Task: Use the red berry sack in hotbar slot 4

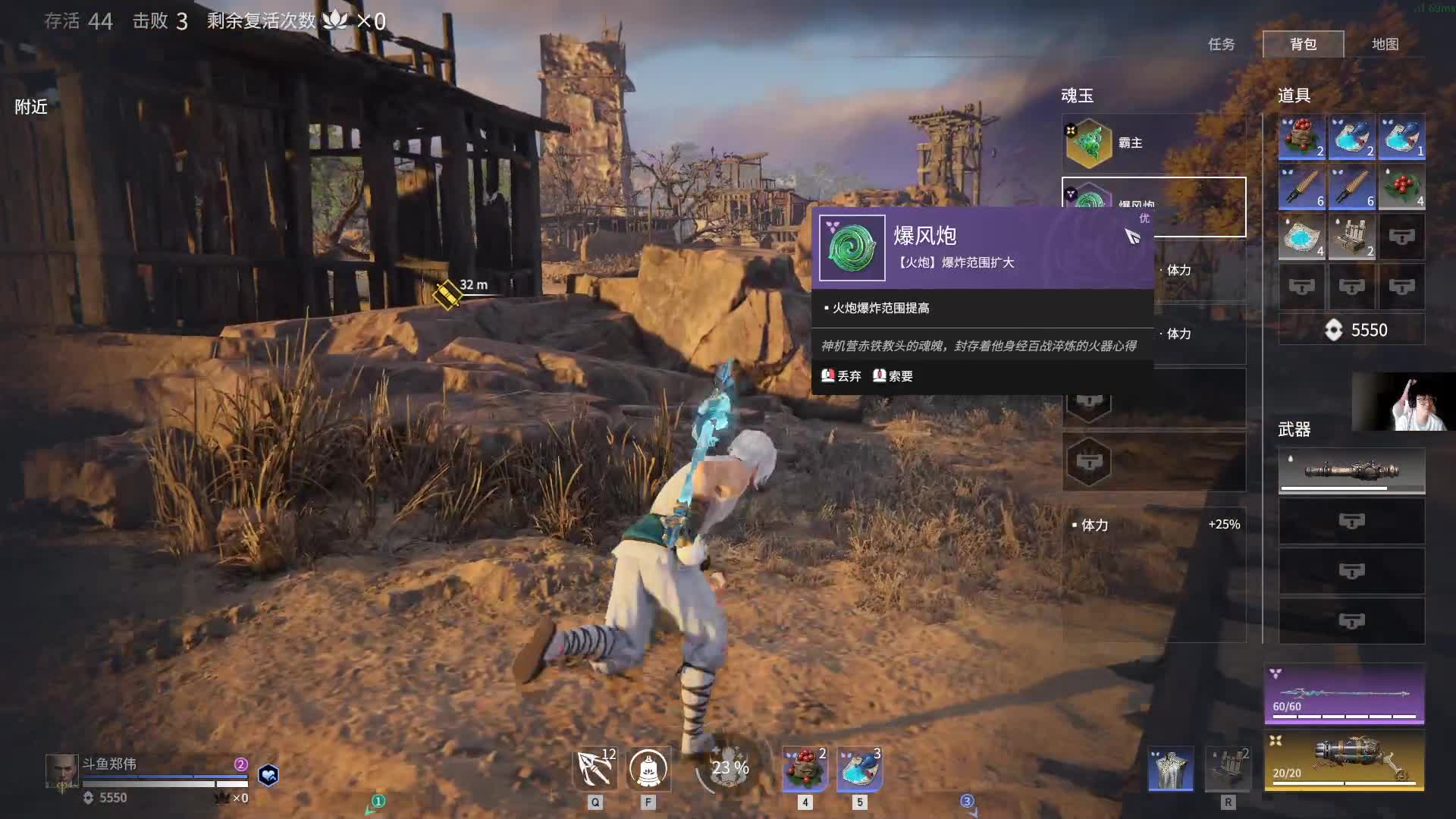Action: pos(805,768)
